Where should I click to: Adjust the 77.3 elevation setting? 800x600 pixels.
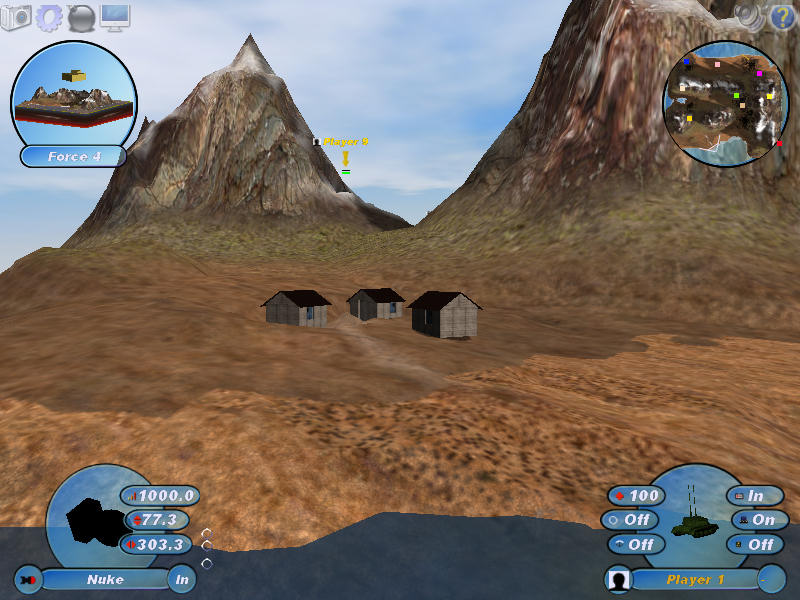pyautogui.click(x=156, y=520)
